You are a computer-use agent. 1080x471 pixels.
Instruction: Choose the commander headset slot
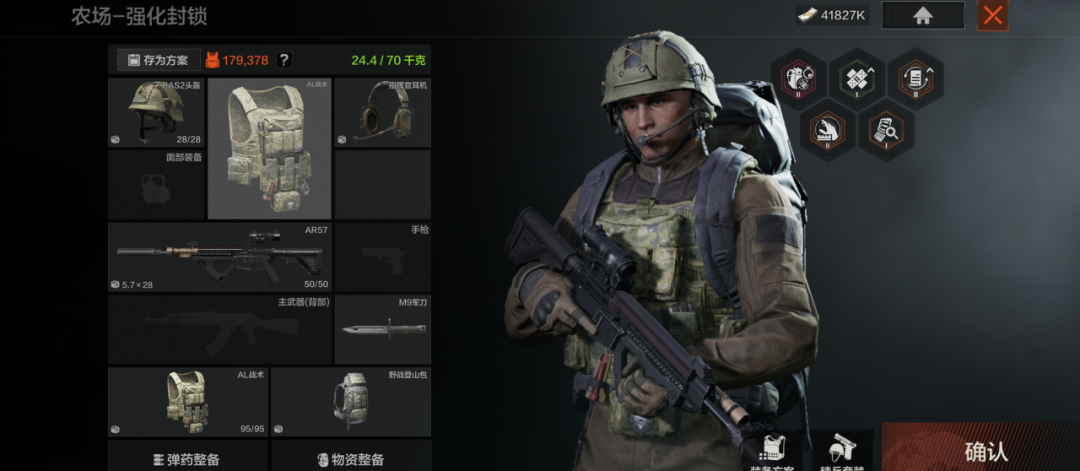click(383, 112)
